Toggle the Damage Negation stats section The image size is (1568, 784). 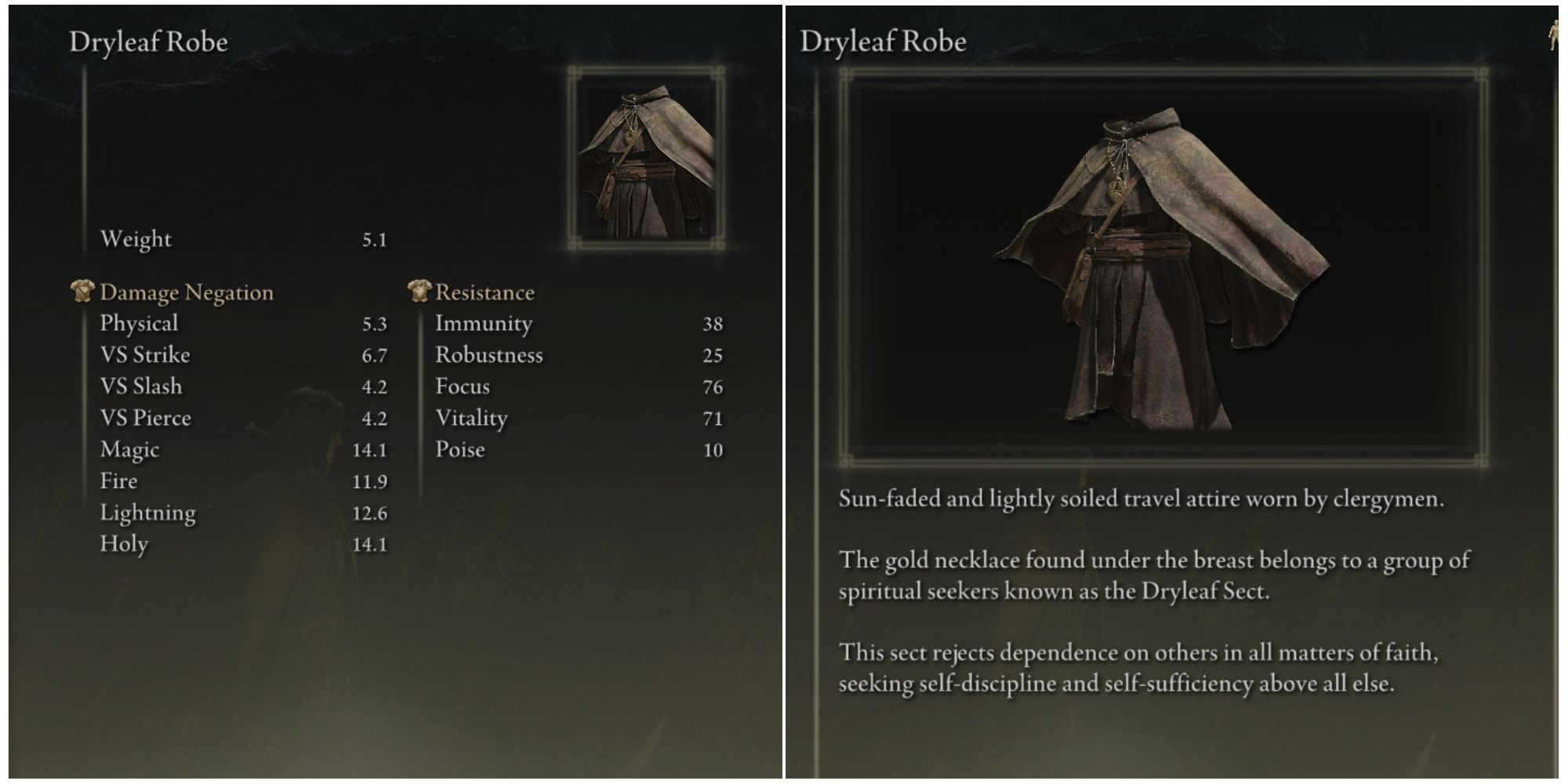pyautogui.click(x=186, y=292)
